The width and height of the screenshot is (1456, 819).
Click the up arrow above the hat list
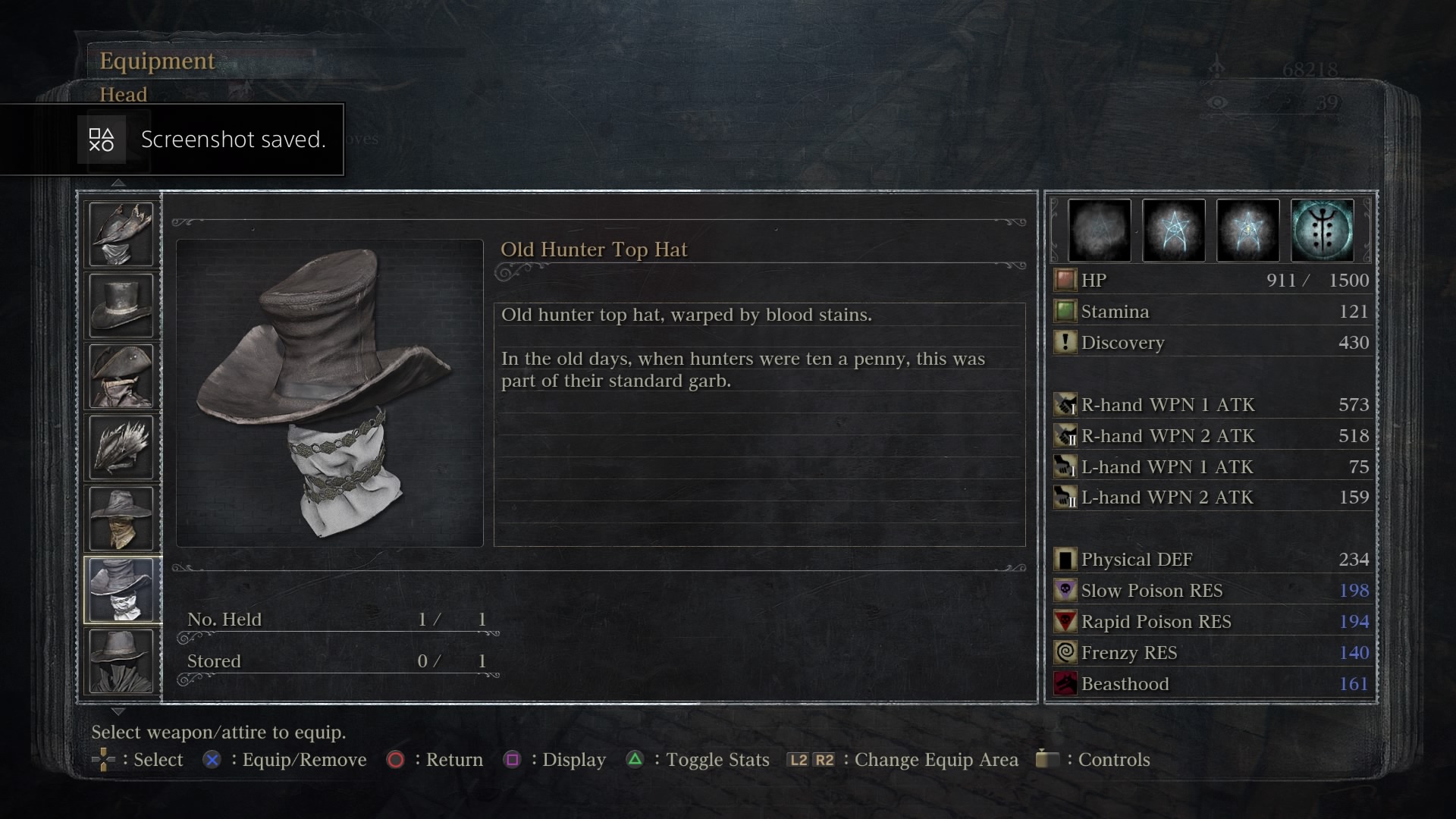point(118,183)
